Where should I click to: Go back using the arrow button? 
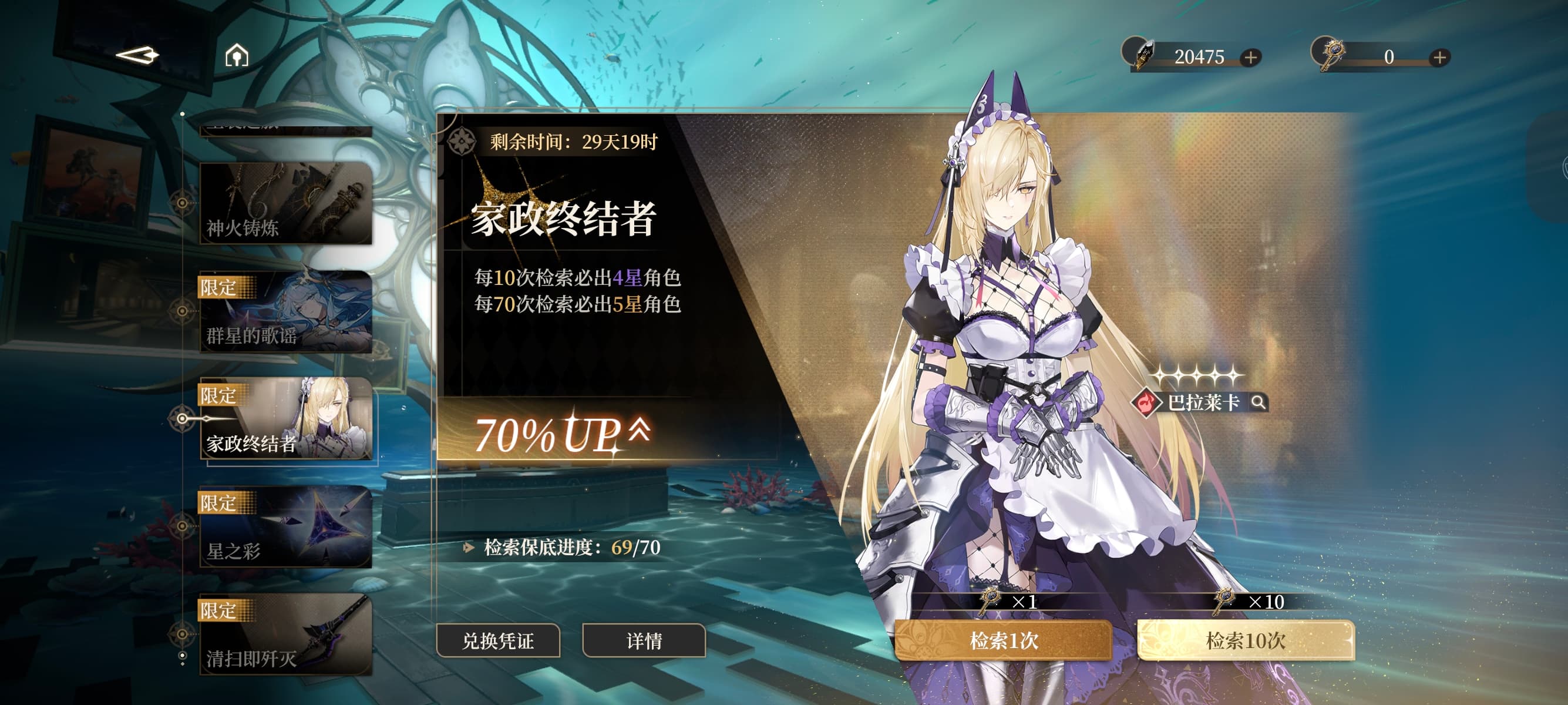tap(137, 56)
